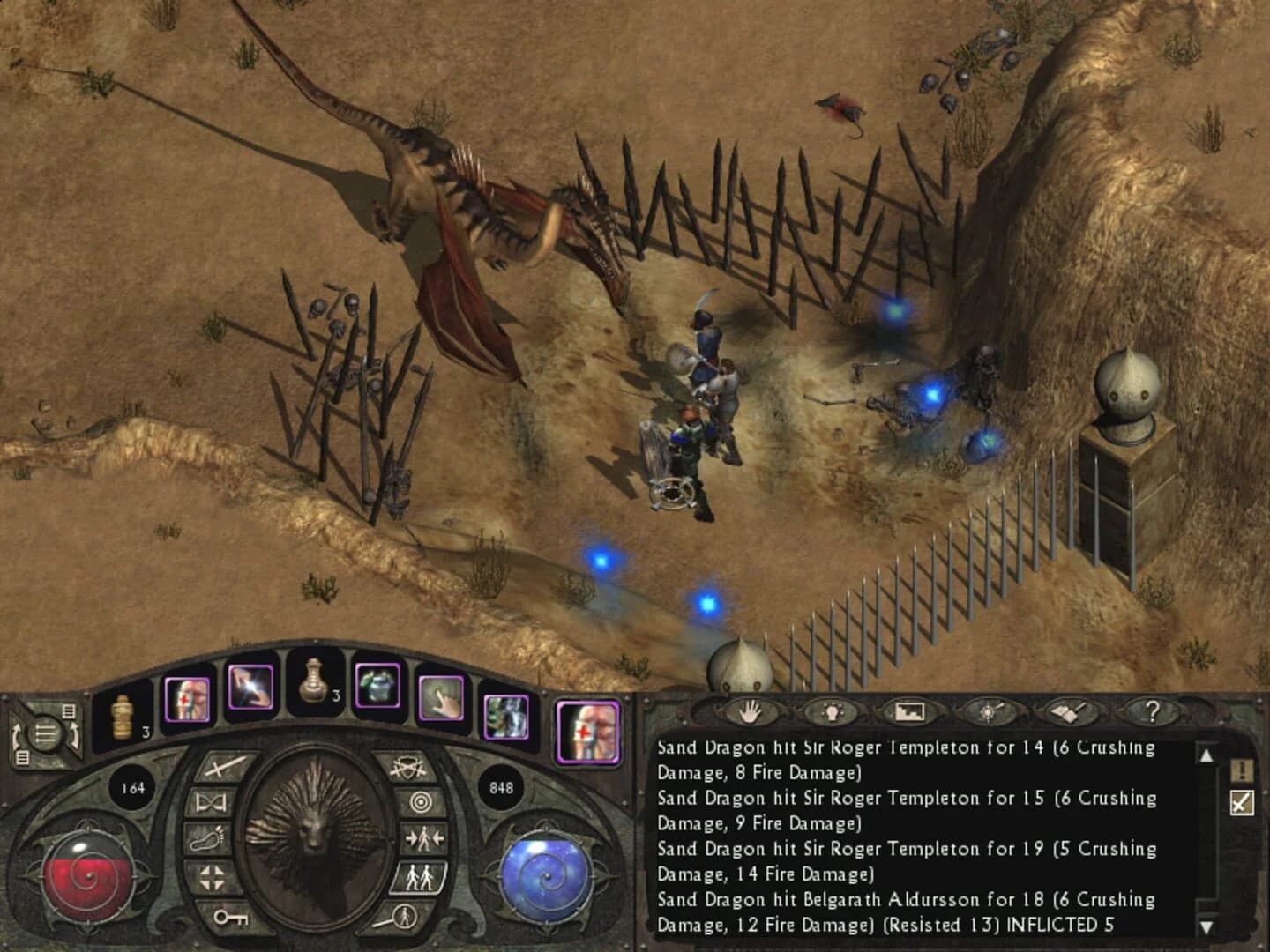Click the hourglass wait icon

(212, 803)
